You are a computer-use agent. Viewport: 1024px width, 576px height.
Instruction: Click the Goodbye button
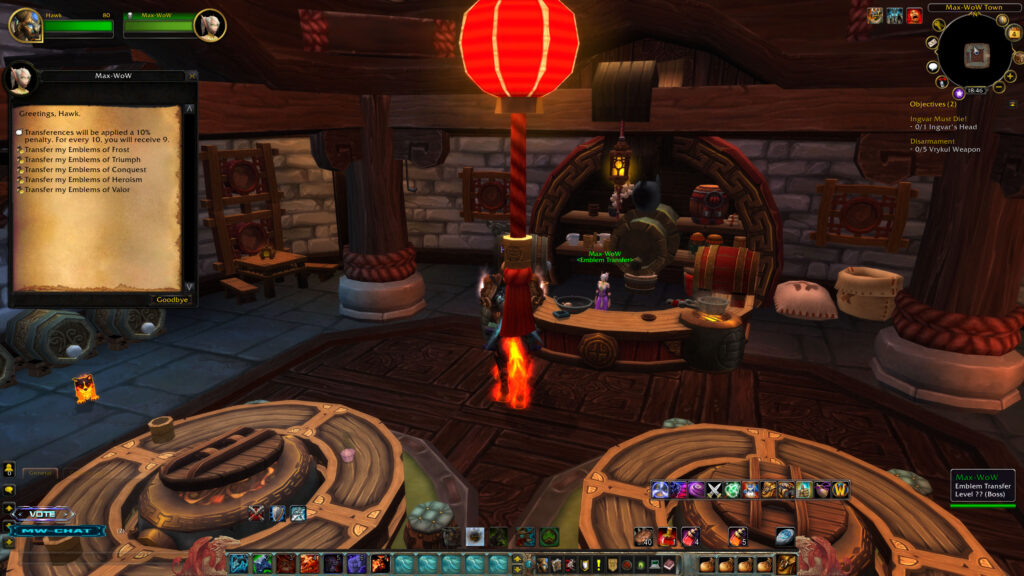(172, 299)
